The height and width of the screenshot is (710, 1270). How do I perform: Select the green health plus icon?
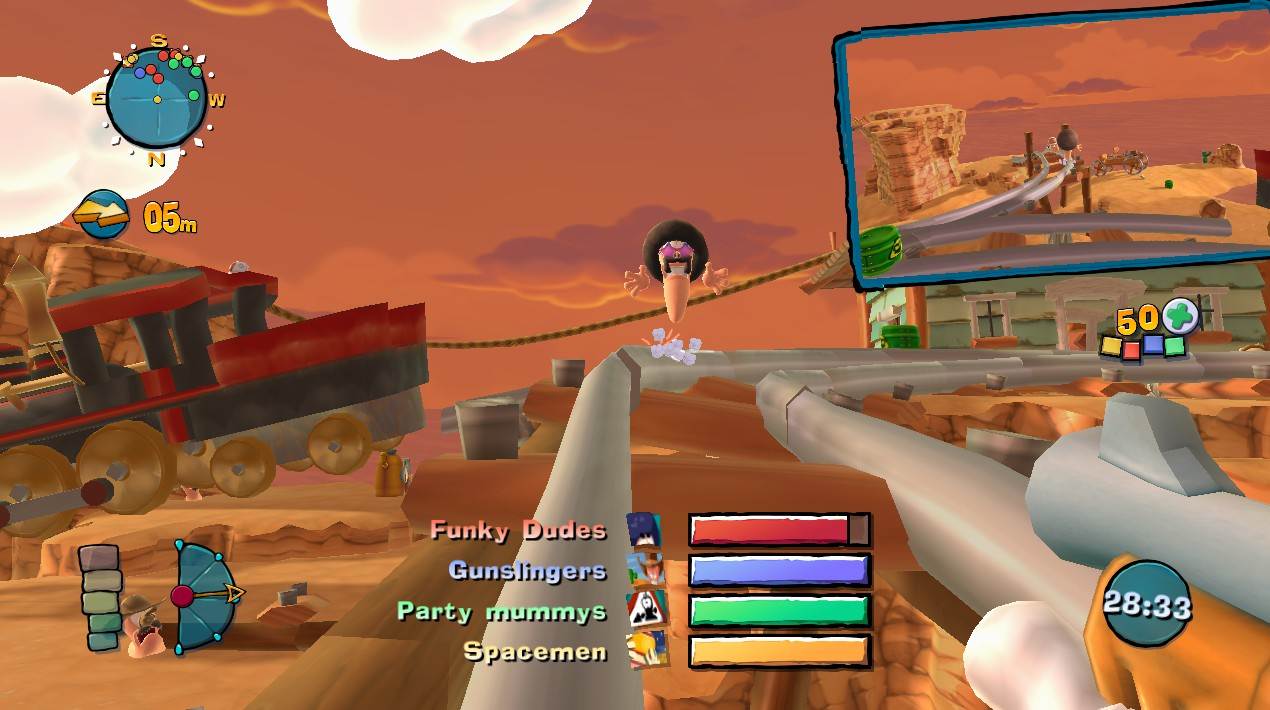[x=1180, y=317]
